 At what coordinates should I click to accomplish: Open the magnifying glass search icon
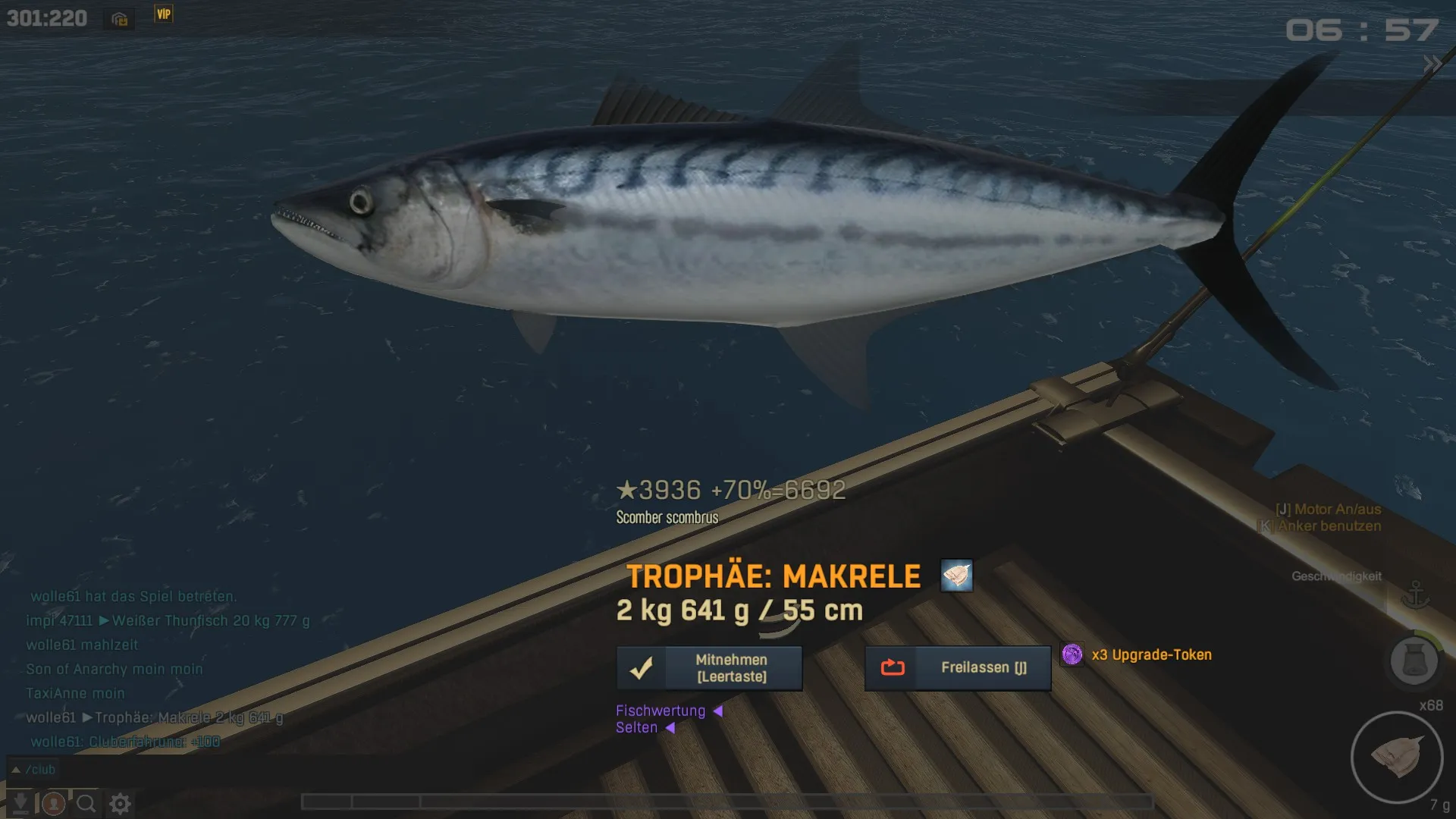coord(86,803)
